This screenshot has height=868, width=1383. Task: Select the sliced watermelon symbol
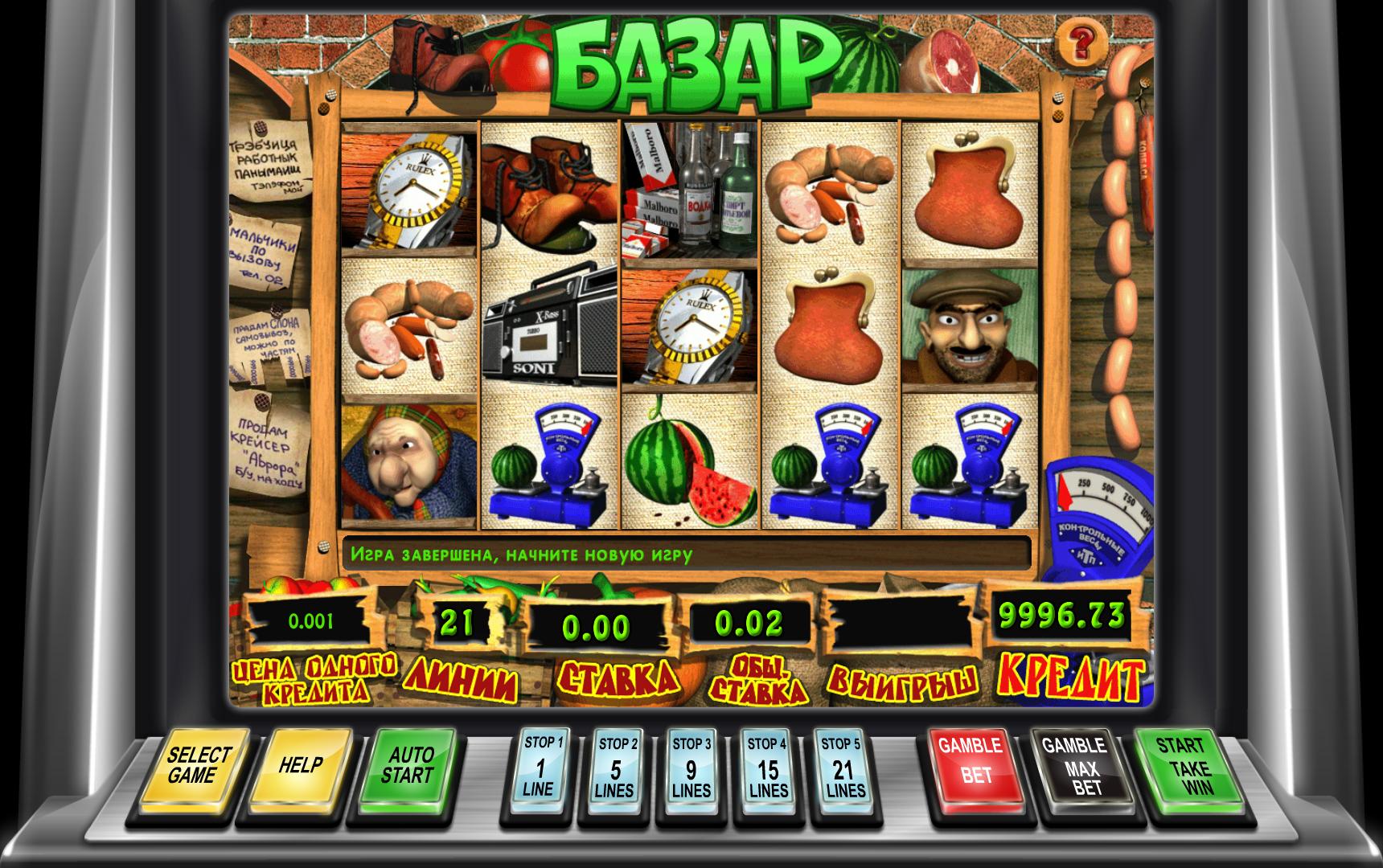click(x=687, y=466)
